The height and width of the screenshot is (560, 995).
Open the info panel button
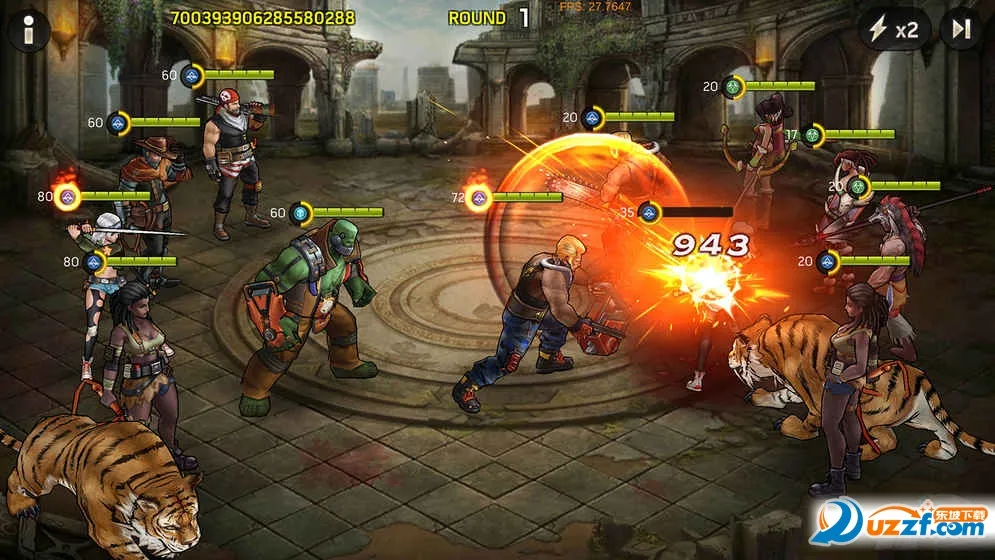(x=29, y=30)
